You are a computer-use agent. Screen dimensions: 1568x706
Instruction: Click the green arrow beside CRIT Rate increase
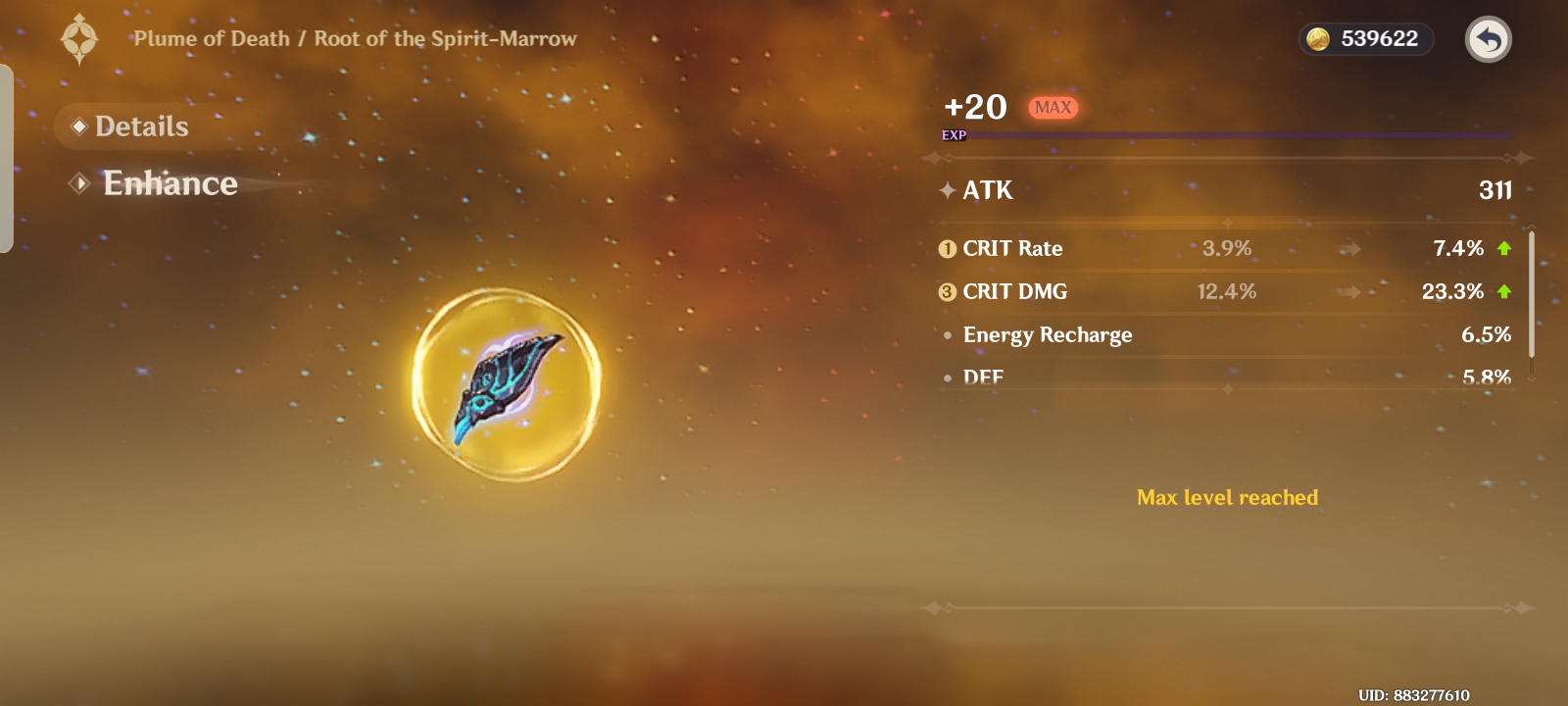[x=1502, y=248]
